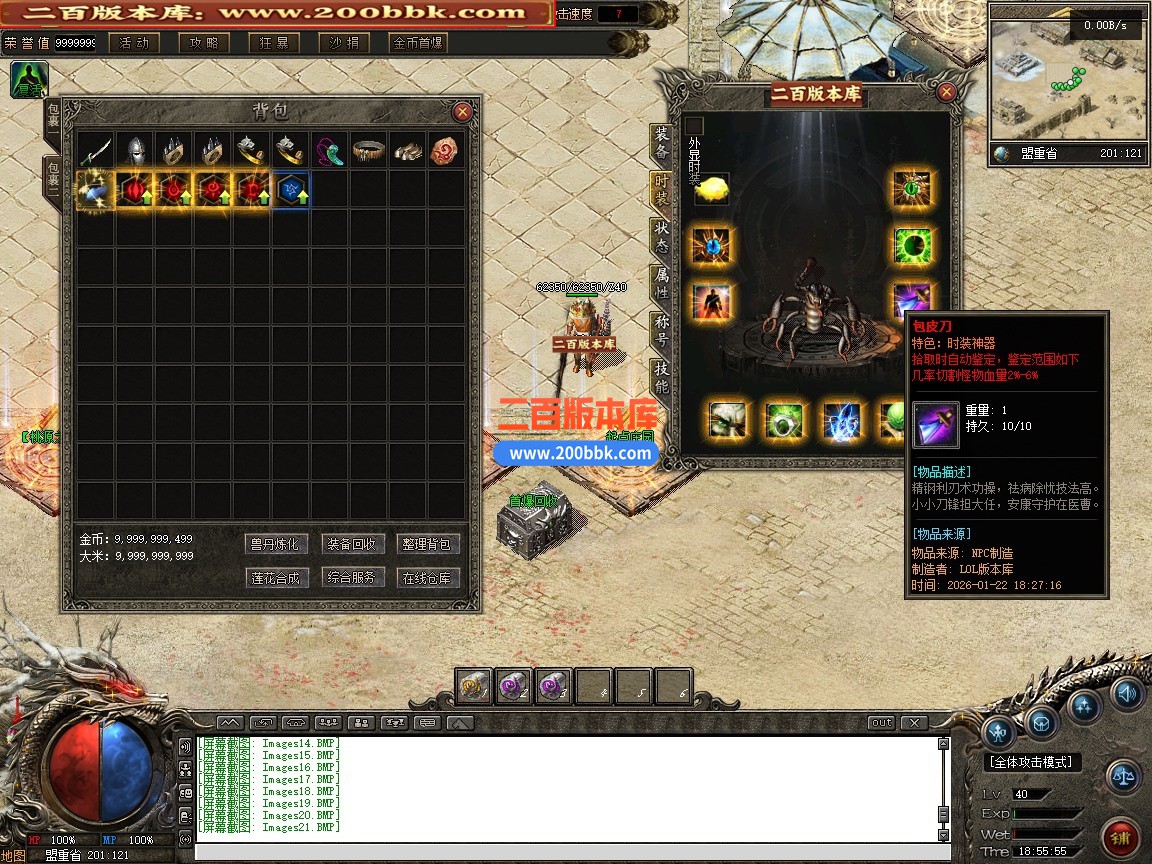Close the character equipment panel
This screenshot has width=1152, height=864.
point(946,93)
